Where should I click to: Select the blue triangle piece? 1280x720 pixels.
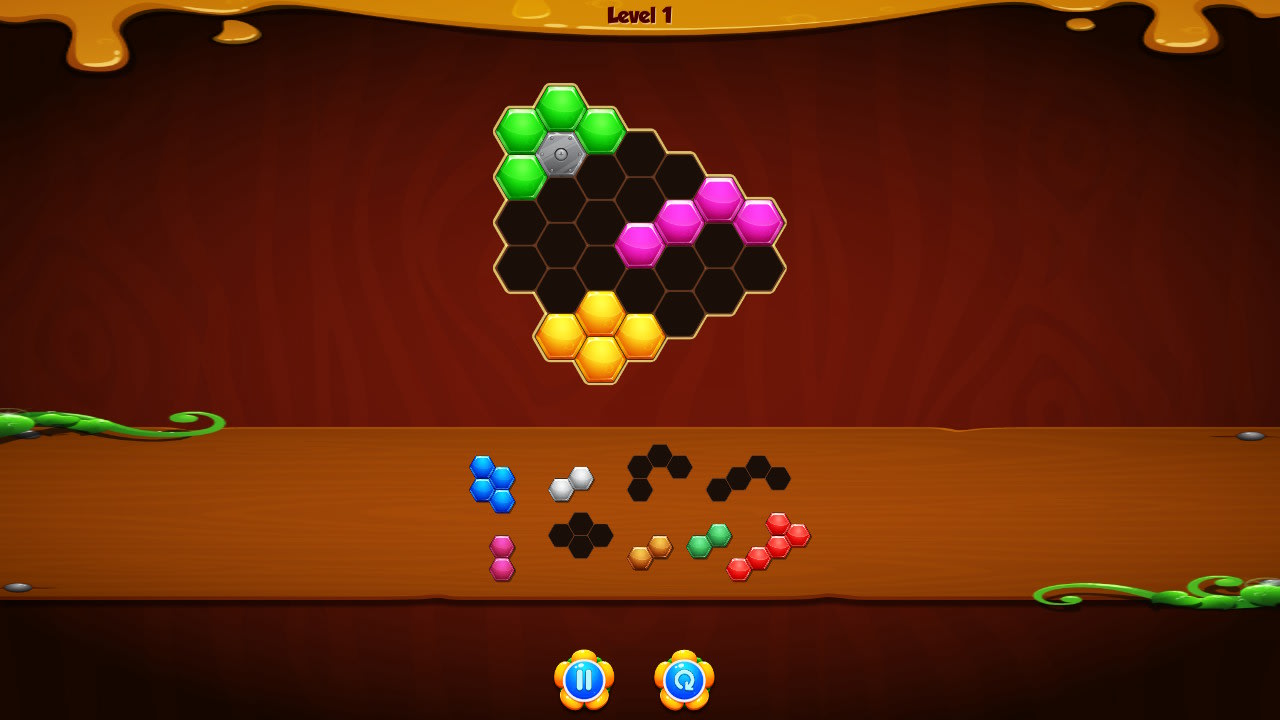492,486
